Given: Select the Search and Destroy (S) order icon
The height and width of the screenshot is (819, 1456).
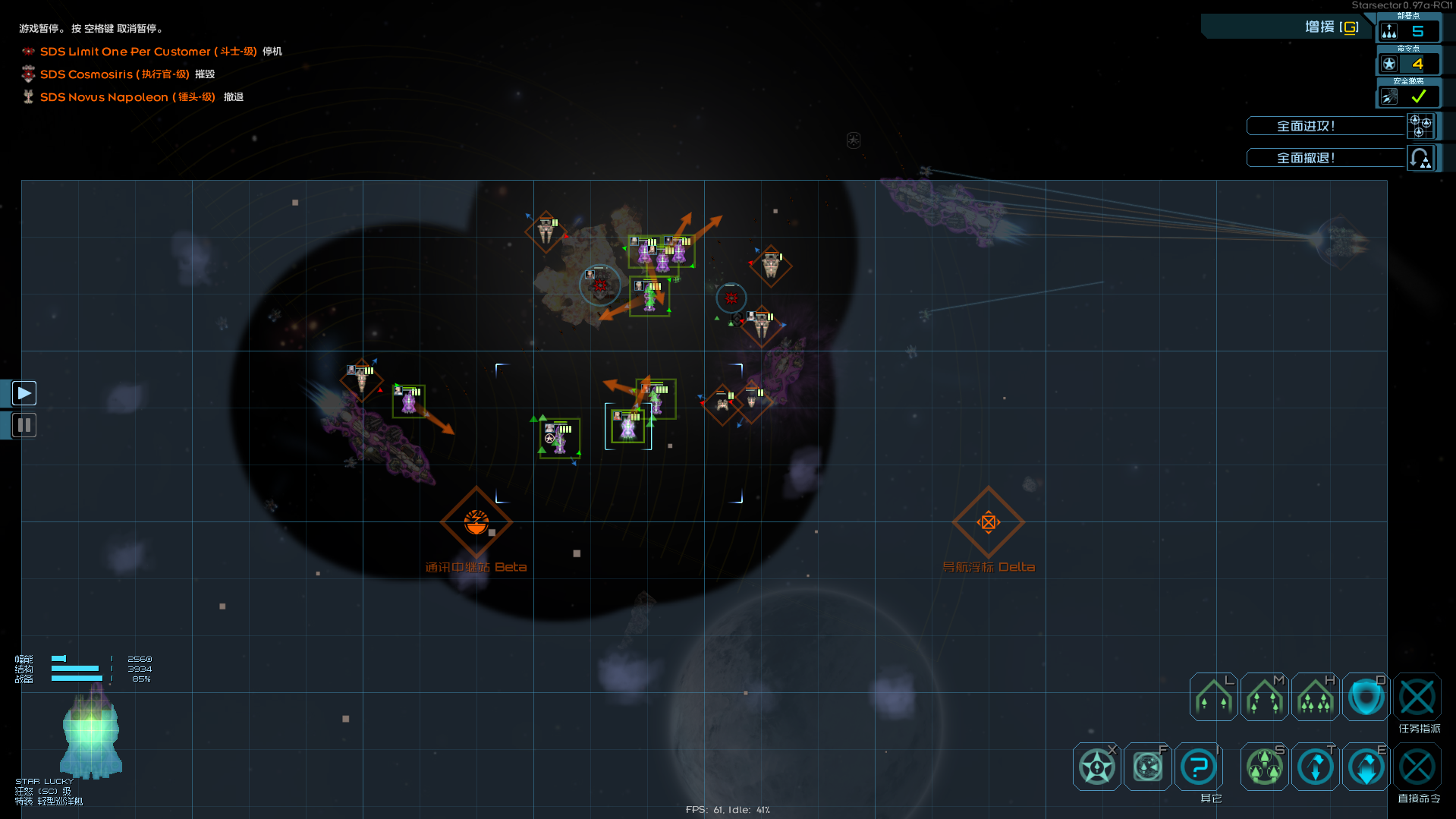Looking at the screenshot, I should click(1263, 766).
